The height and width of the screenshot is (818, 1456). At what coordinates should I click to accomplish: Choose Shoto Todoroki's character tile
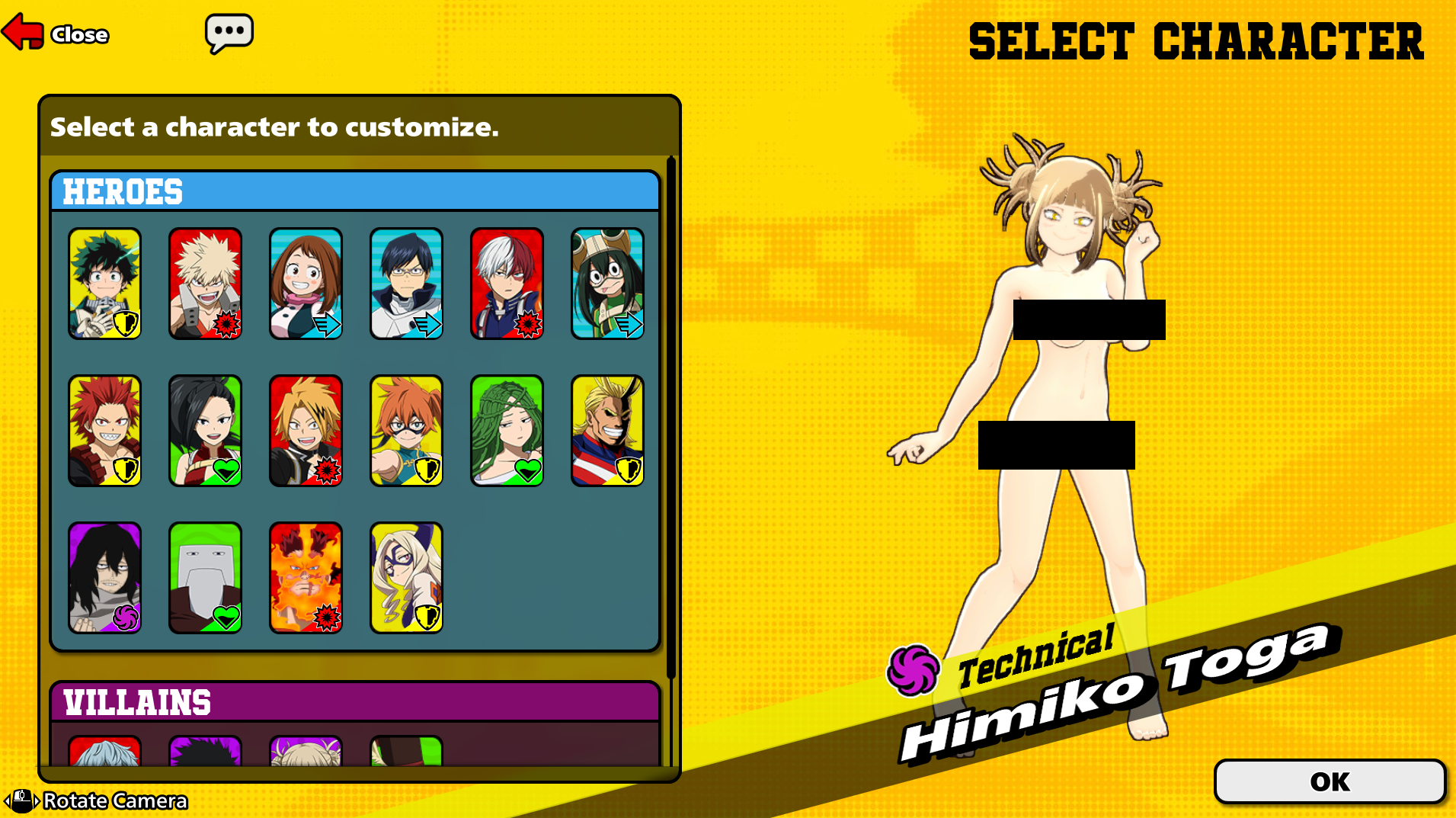[507, 283]
